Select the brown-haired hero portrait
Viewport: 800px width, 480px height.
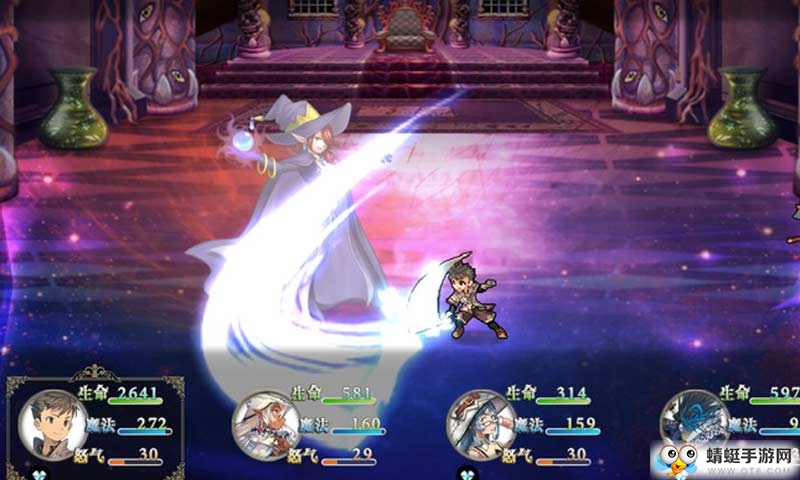pos(52,423)
